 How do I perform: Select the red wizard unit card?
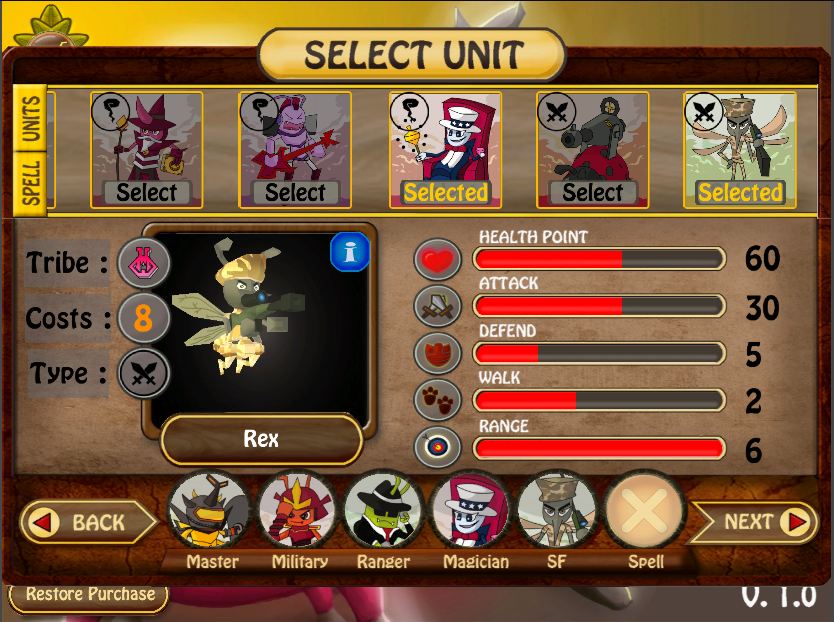click(x=146, y=150)
